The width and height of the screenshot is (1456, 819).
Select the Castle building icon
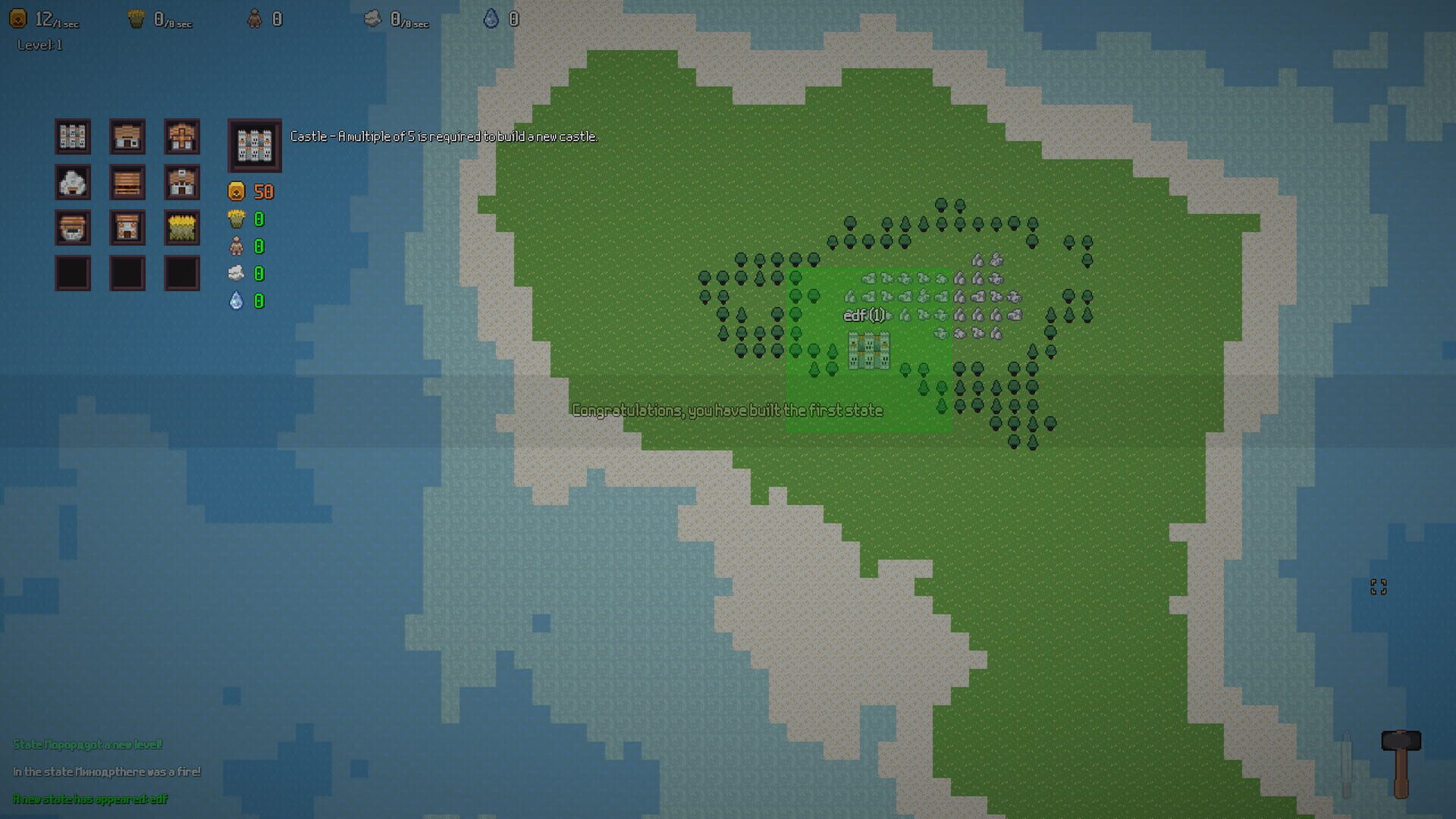73,136
